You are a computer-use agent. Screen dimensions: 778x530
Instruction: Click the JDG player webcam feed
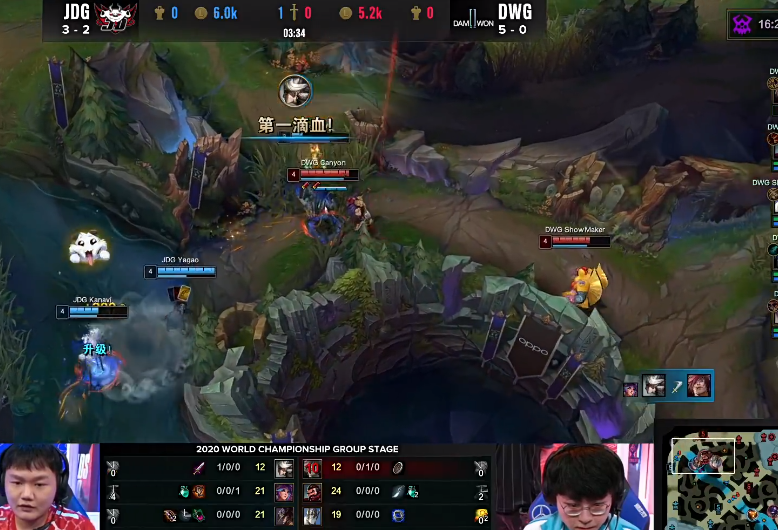click(50, 487)
